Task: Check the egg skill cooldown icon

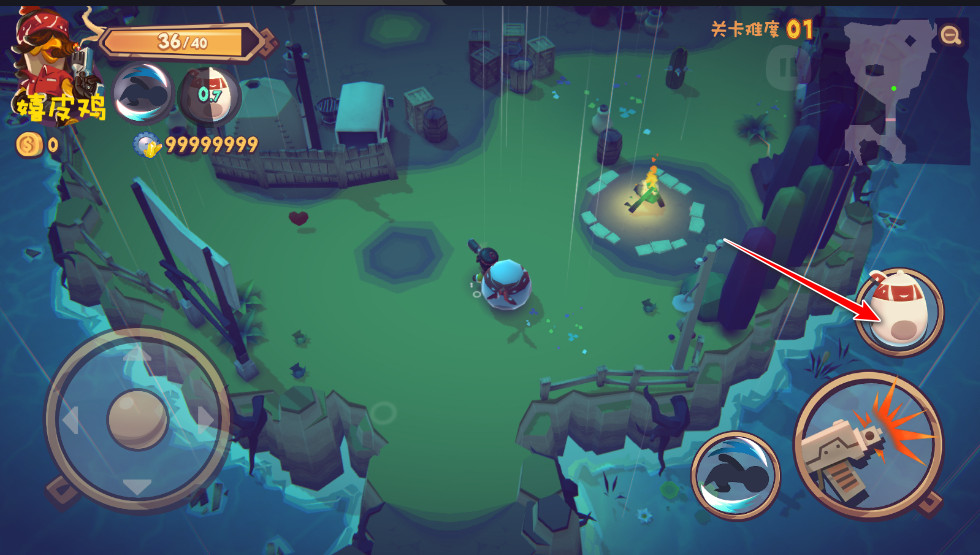Action: click(209, 95)
